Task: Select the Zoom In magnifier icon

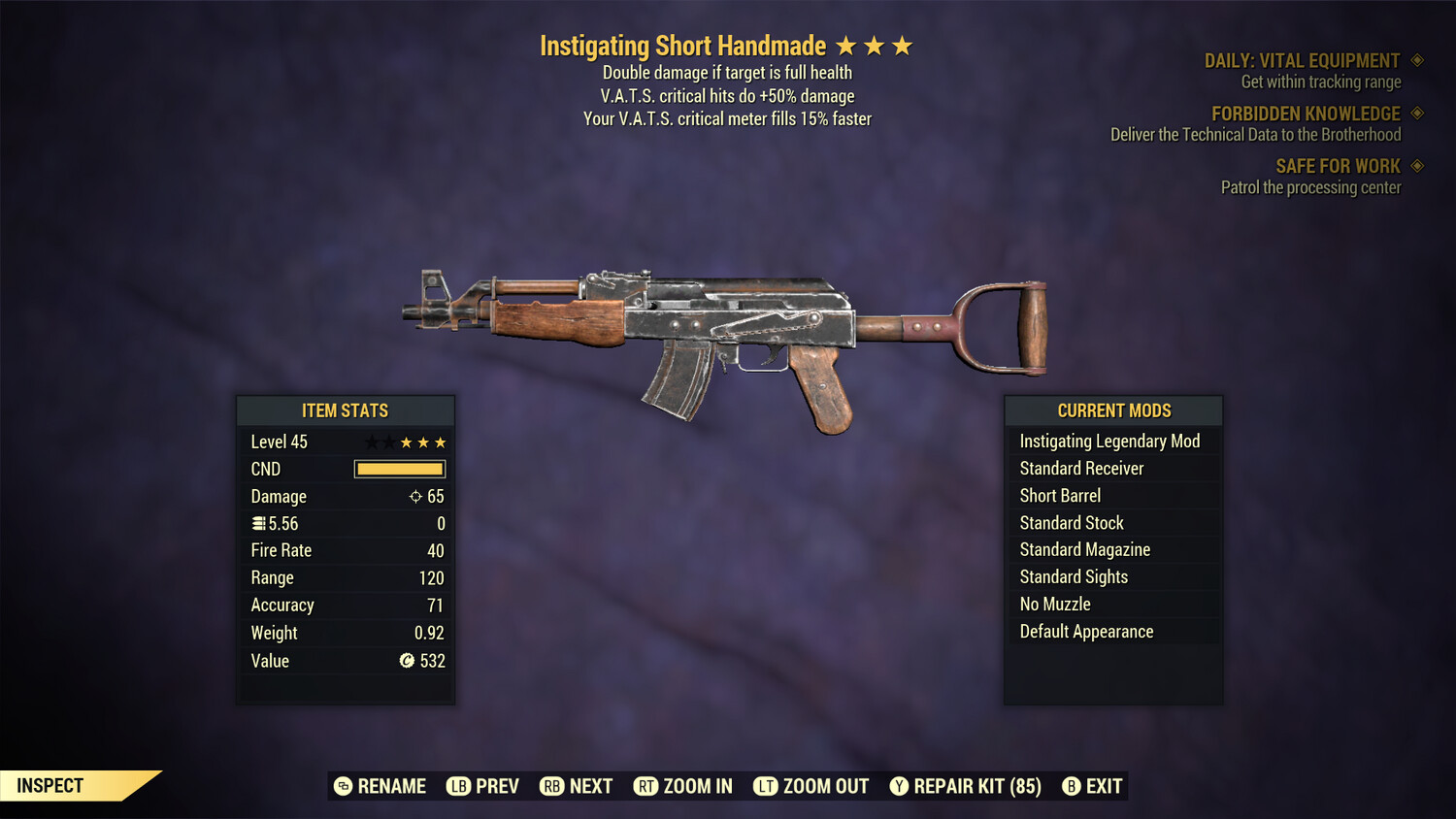Action: click(645, 786)
